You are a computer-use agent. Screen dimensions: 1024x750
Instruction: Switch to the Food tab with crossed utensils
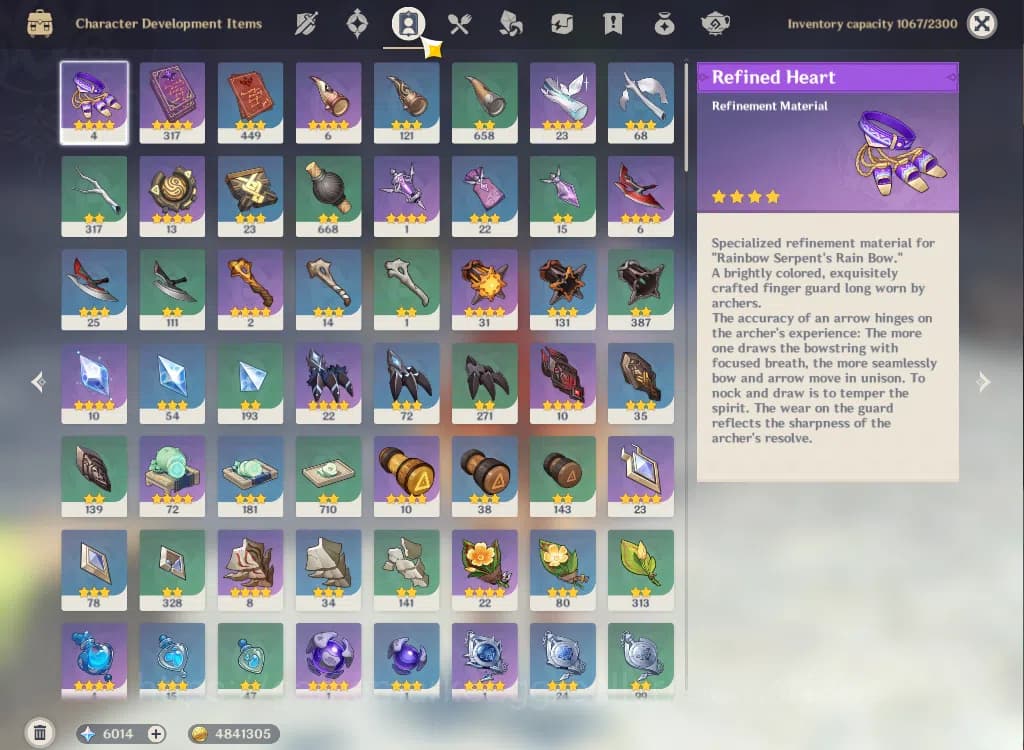click(x=459, y=24)
